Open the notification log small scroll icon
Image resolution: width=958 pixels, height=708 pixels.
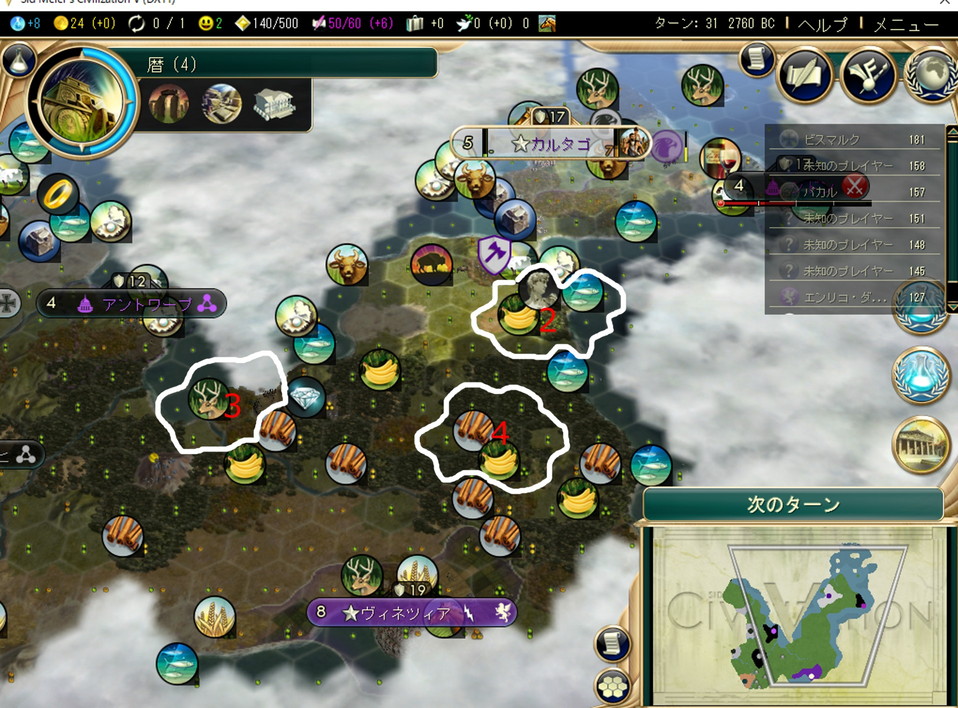point(759,58)
